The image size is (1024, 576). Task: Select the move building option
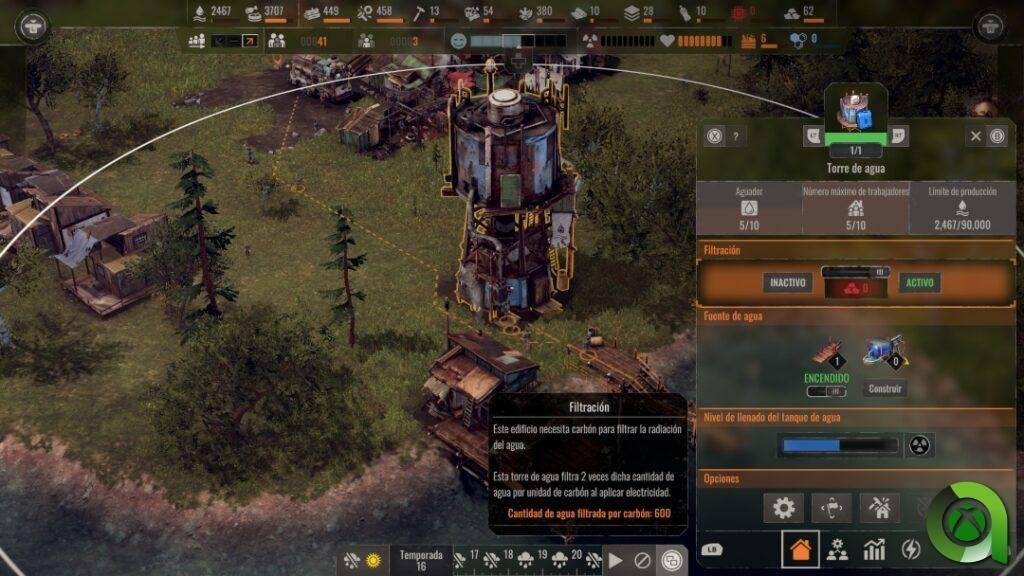[831, 507]
